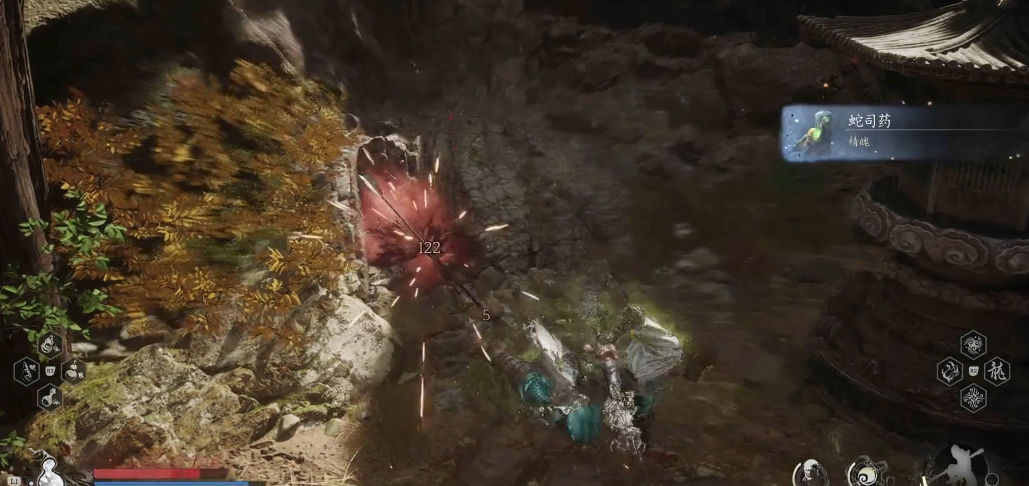Use the spiral vessel skill icon
1029x486 pixels.
[x=865, y=472]
